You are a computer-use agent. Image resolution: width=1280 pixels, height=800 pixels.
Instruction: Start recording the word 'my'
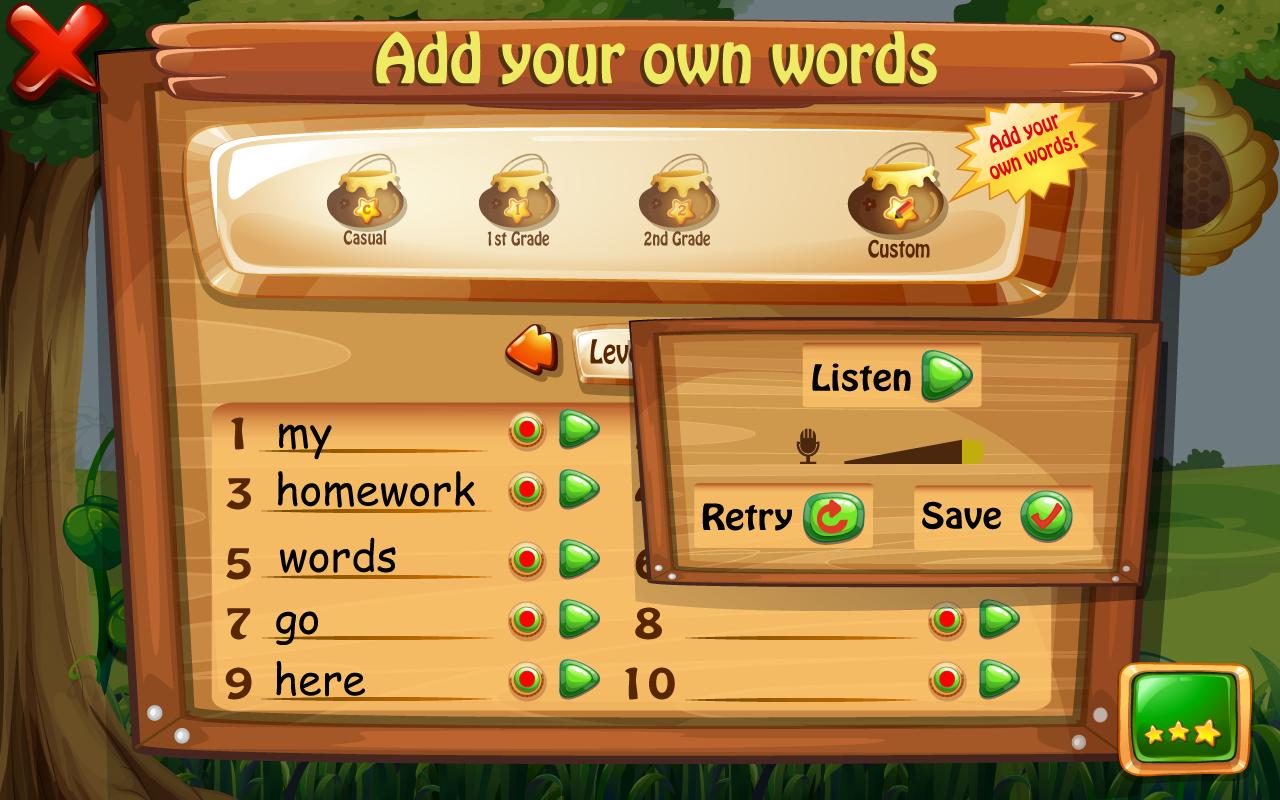(525, 428)
